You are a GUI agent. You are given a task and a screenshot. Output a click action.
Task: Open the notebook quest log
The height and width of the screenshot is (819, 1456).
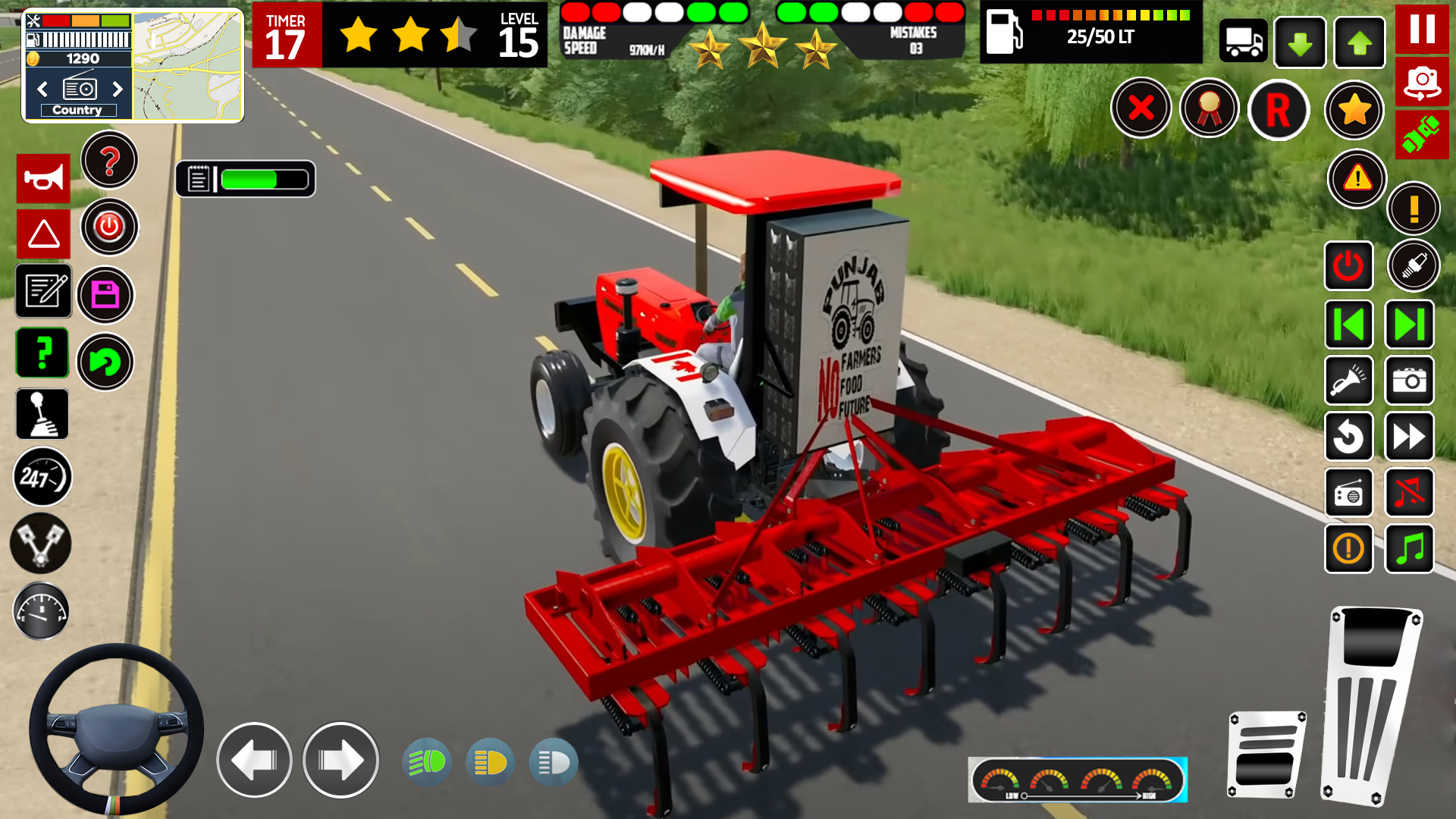pyautogui.click(x=43, y=291)
